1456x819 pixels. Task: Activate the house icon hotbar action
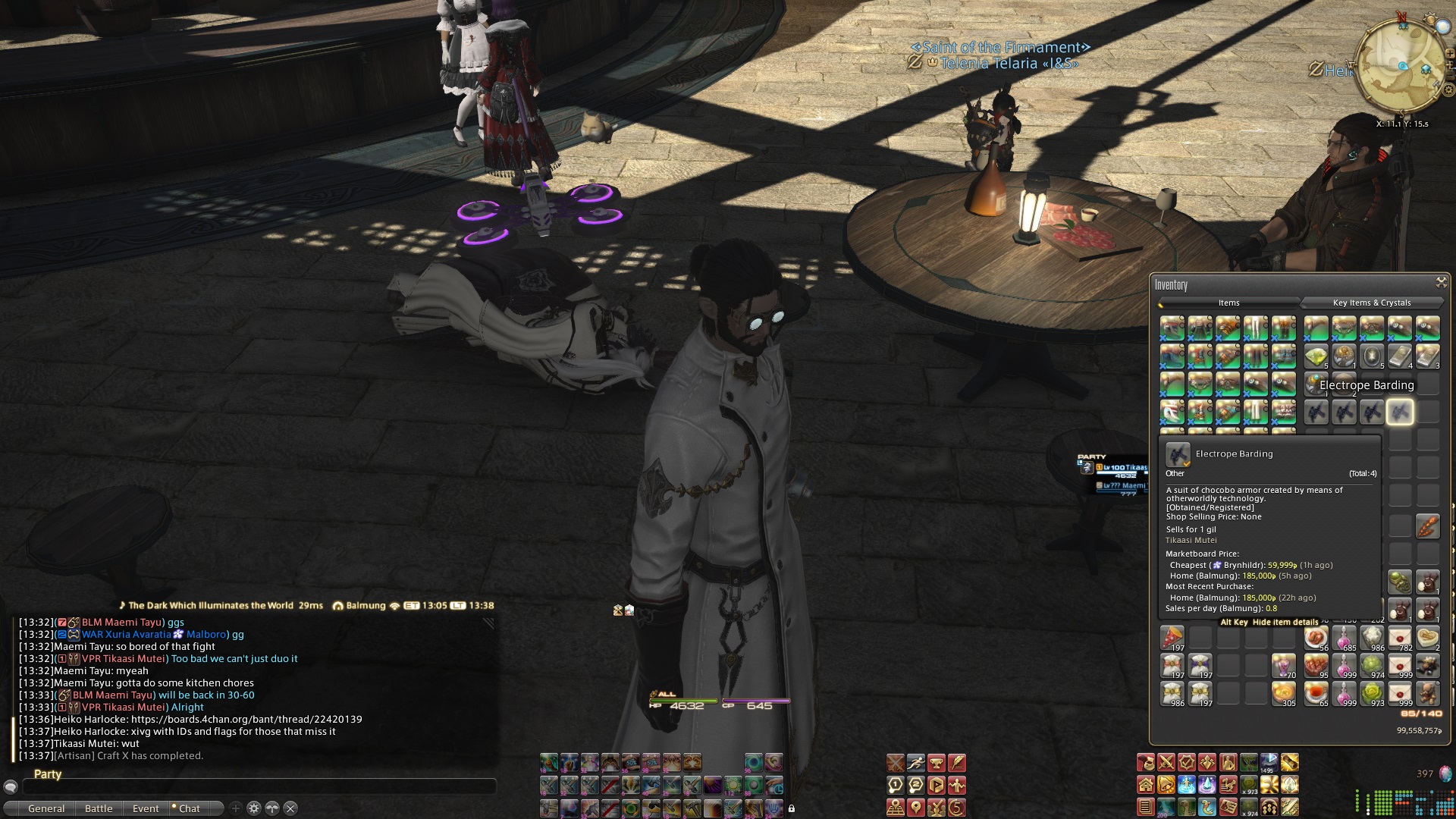1146,785
